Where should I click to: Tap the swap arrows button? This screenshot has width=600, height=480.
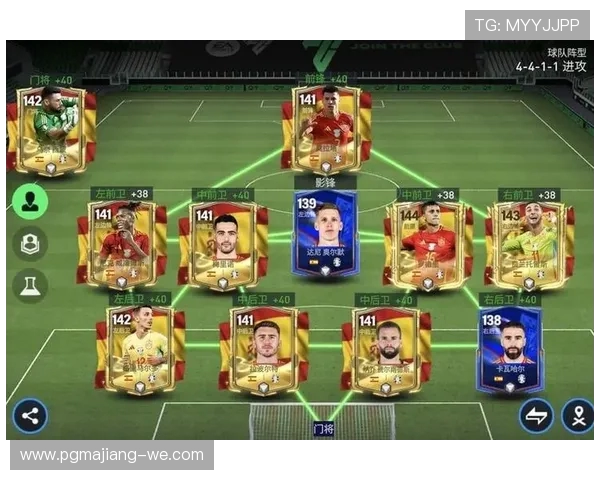tap(536, 416)
